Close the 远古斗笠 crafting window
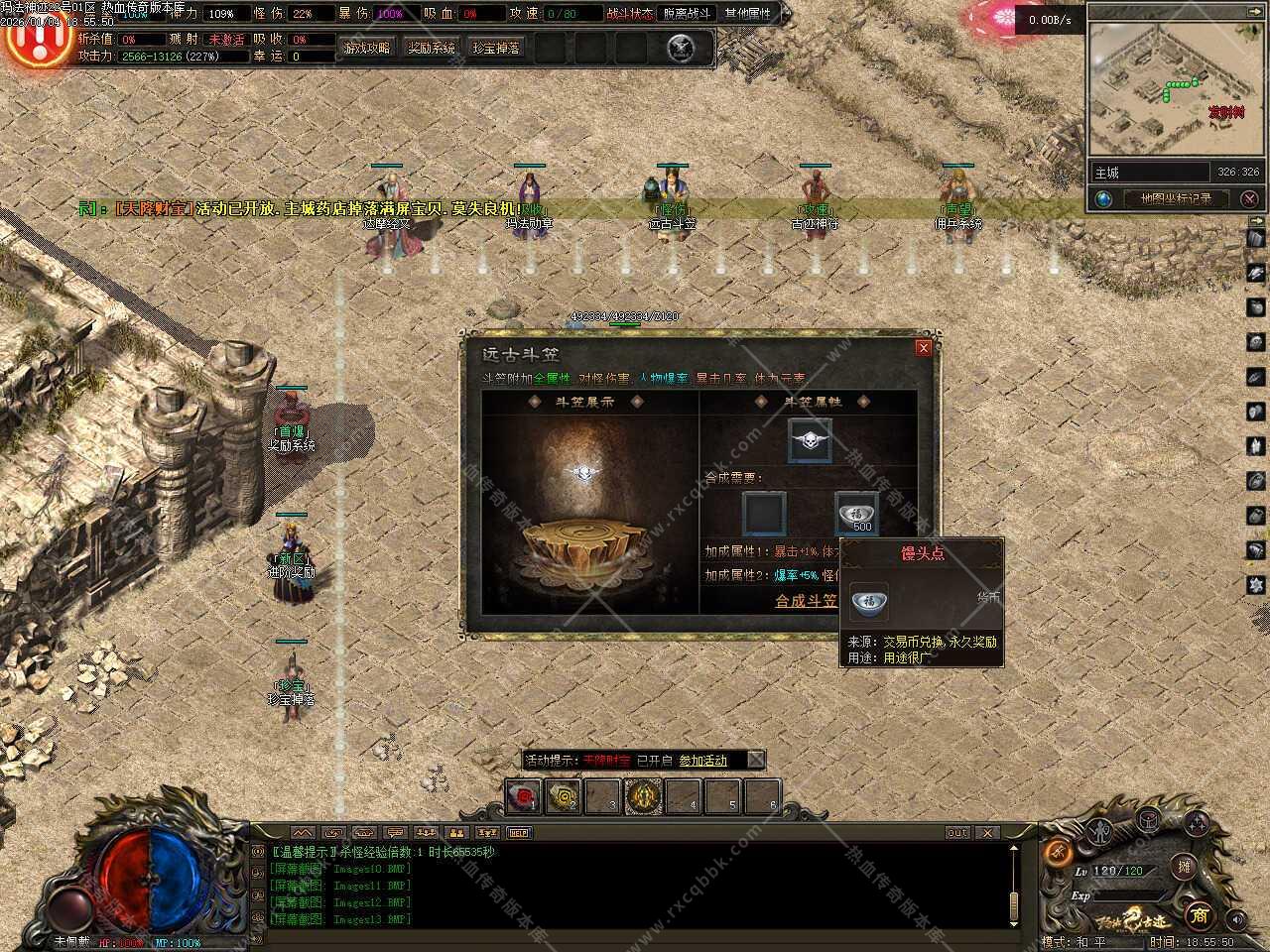The image size is (1270, 952). point(923,348)
